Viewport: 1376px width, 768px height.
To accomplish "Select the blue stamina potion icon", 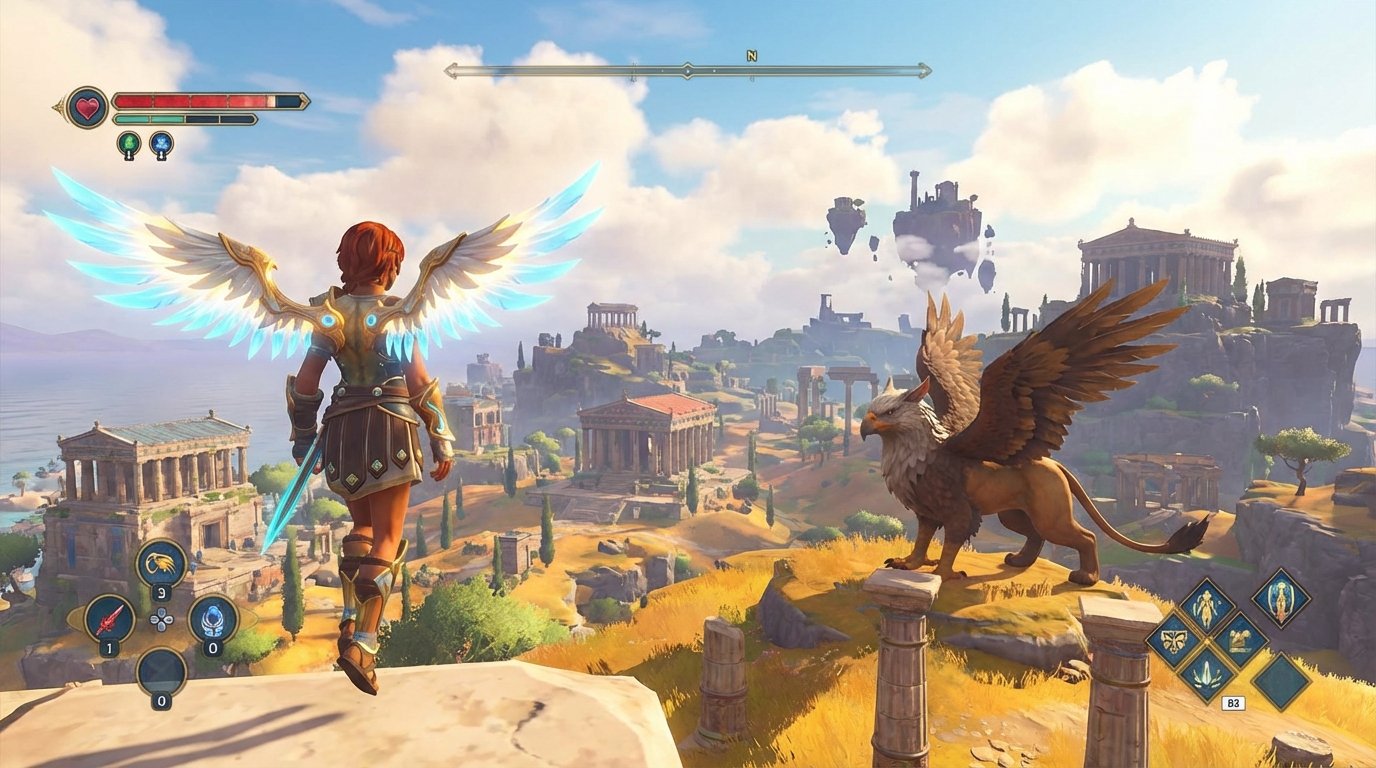I will coord(162,142).
